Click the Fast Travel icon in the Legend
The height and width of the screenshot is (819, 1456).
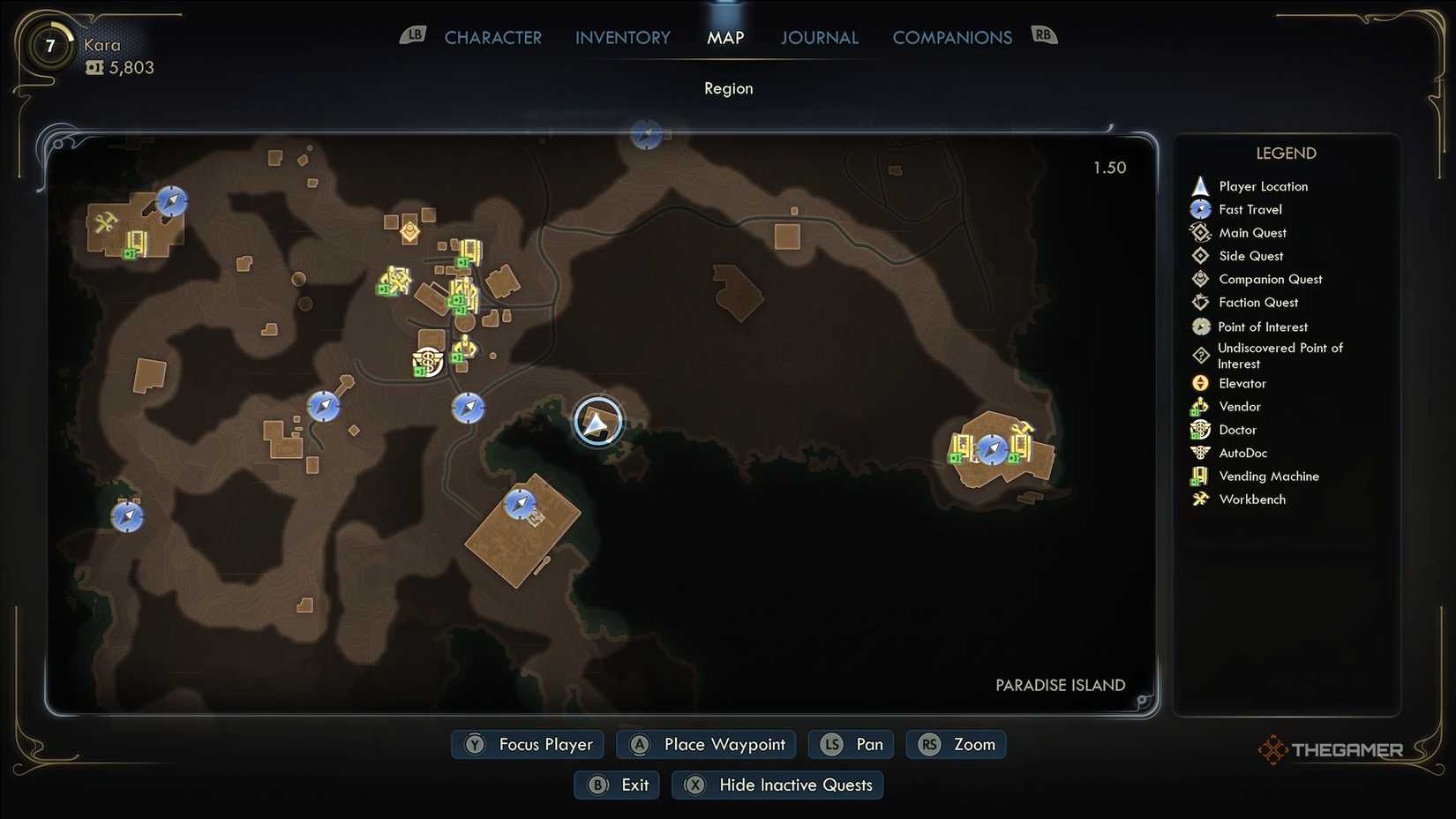[x=1200, y=209]
